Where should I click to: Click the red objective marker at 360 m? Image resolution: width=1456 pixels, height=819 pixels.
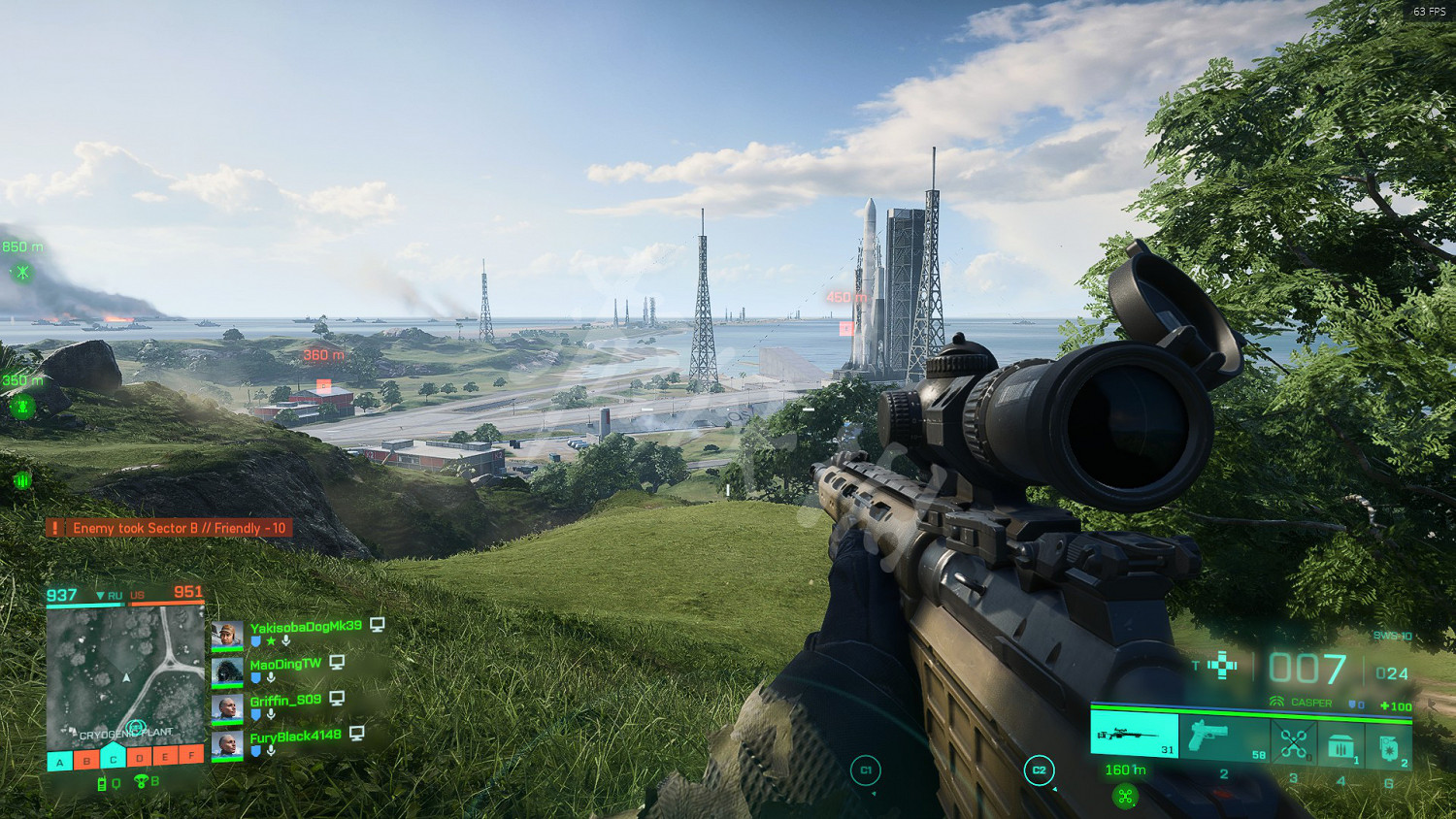point(324,385)
